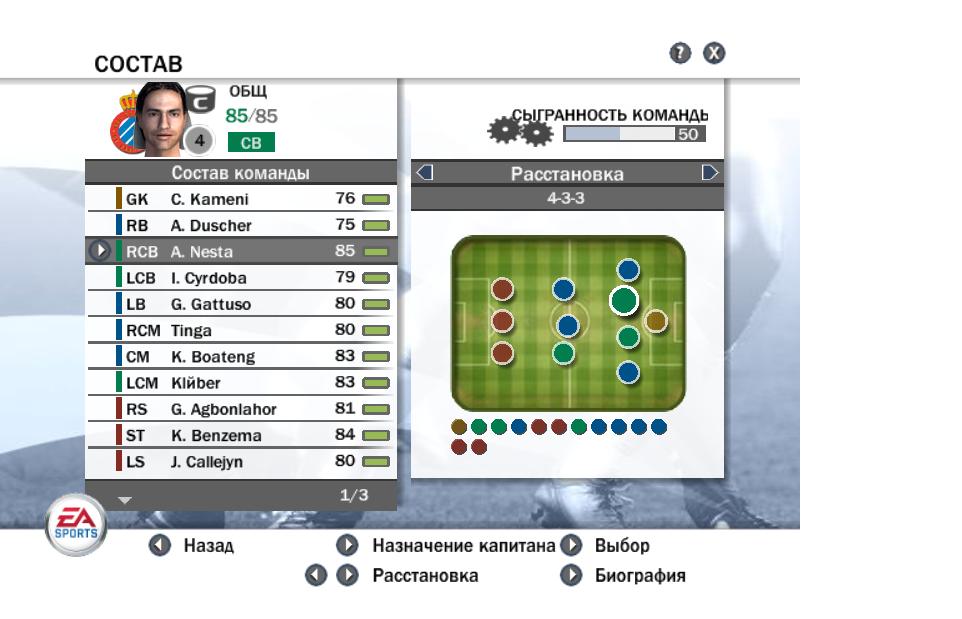
Task: Show next squad page via down arrow
Action: click(124, 497)
